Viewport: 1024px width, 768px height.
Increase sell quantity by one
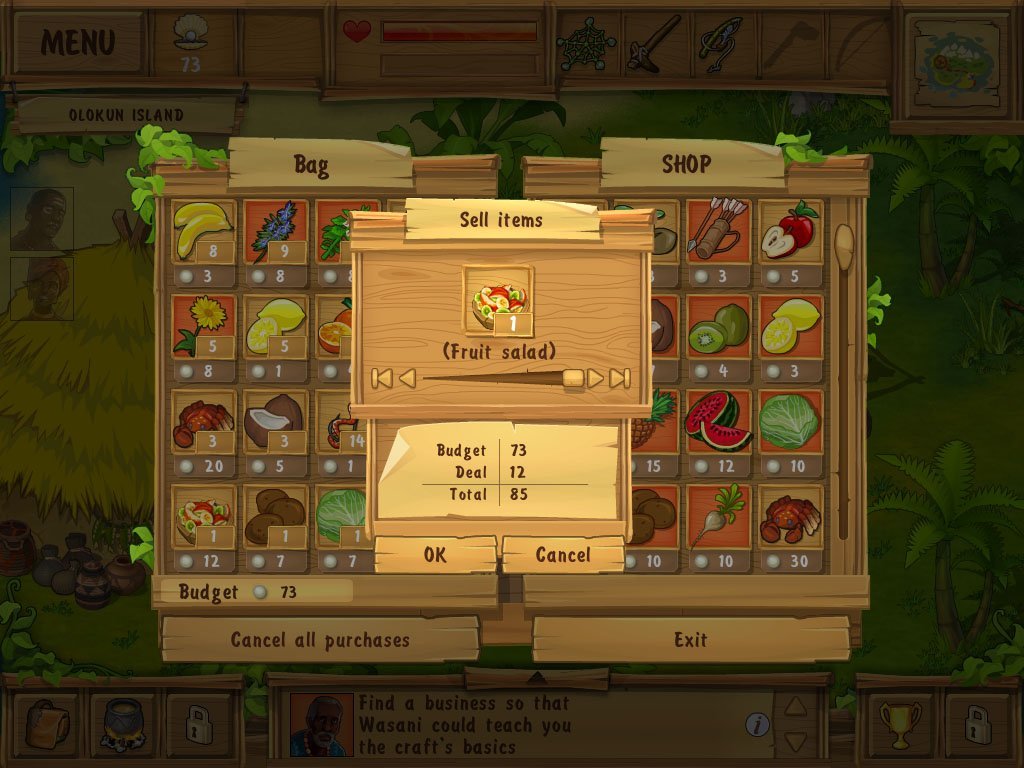[595, 378]
